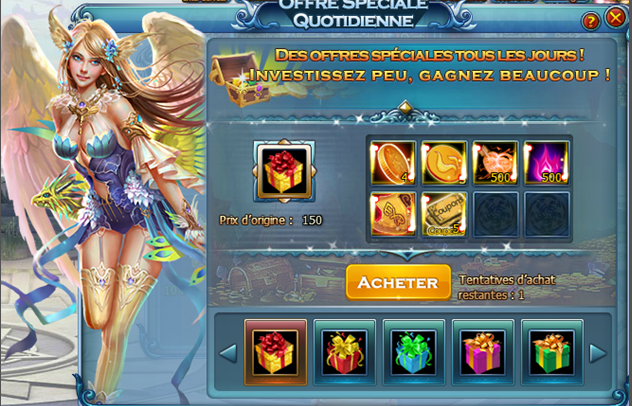The height and width of the screenshot is (406, 632).
Task: Select the blue gift box with green ribbon
Action: [413, 352]
